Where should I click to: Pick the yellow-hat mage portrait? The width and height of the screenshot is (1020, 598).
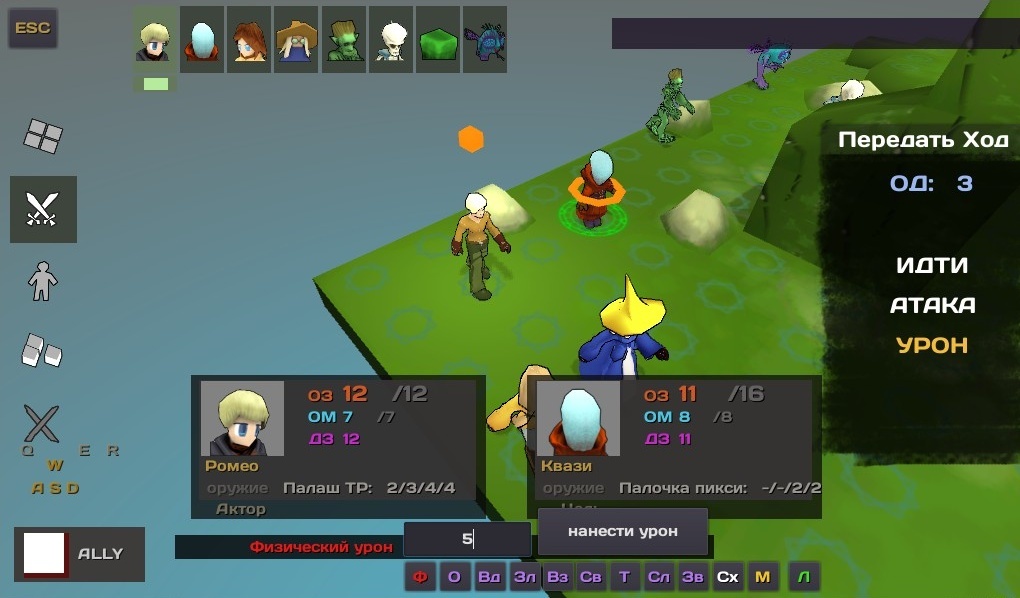tap(297, 39)
